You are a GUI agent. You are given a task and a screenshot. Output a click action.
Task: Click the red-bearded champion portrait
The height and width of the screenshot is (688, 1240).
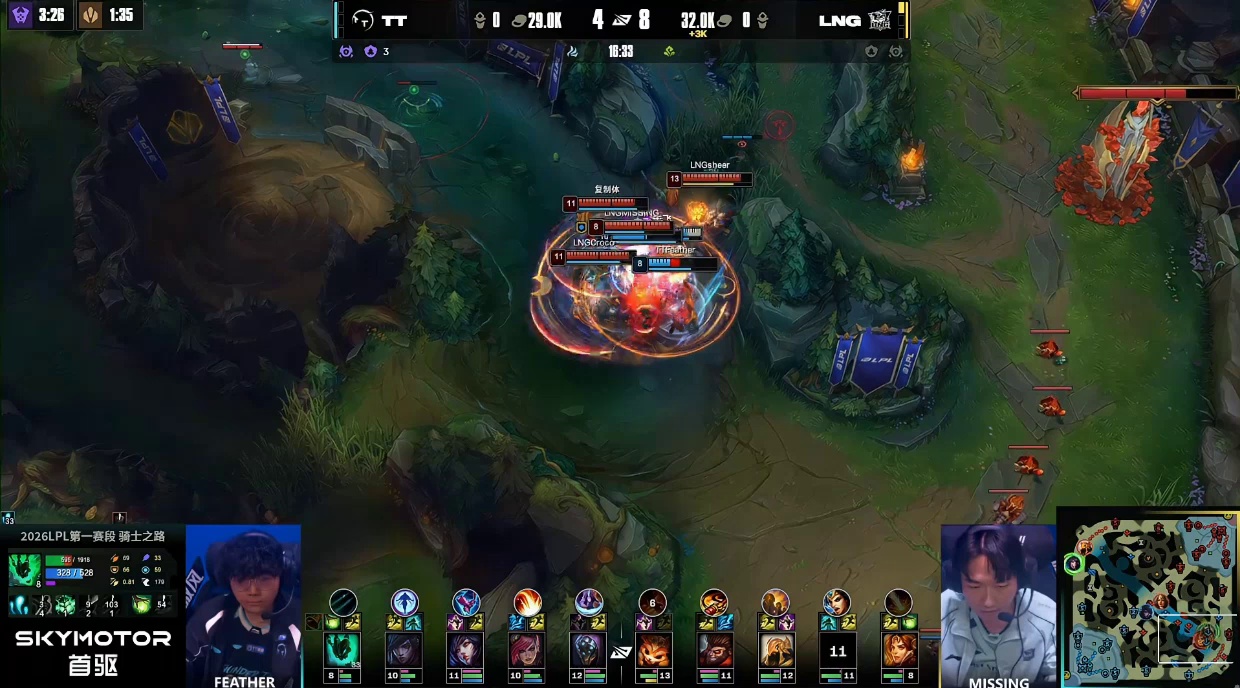click(714, 650)
